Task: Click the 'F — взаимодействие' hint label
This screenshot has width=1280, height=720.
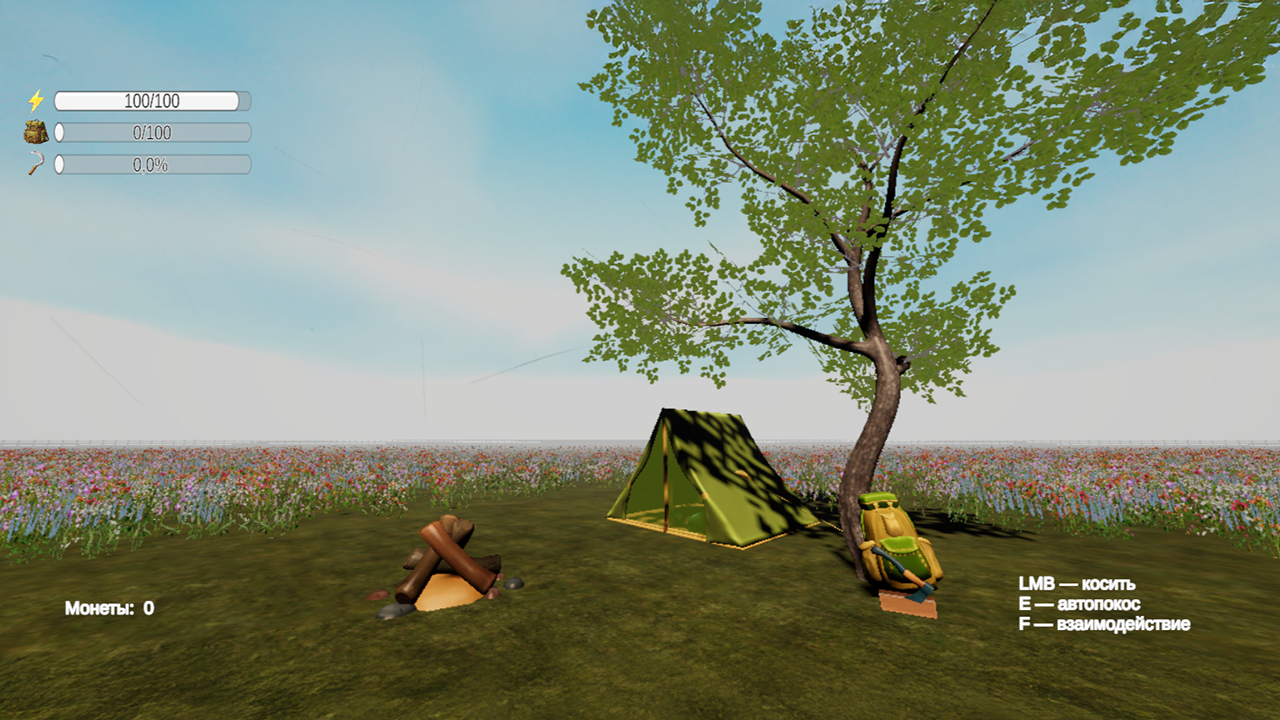Action: 1104,623
